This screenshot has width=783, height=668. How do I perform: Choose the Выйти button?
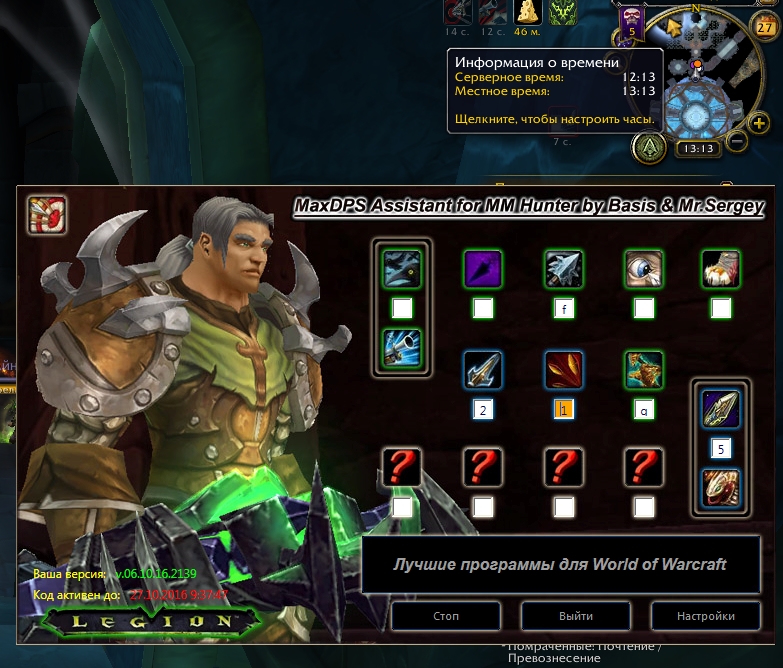coord(576,616)
